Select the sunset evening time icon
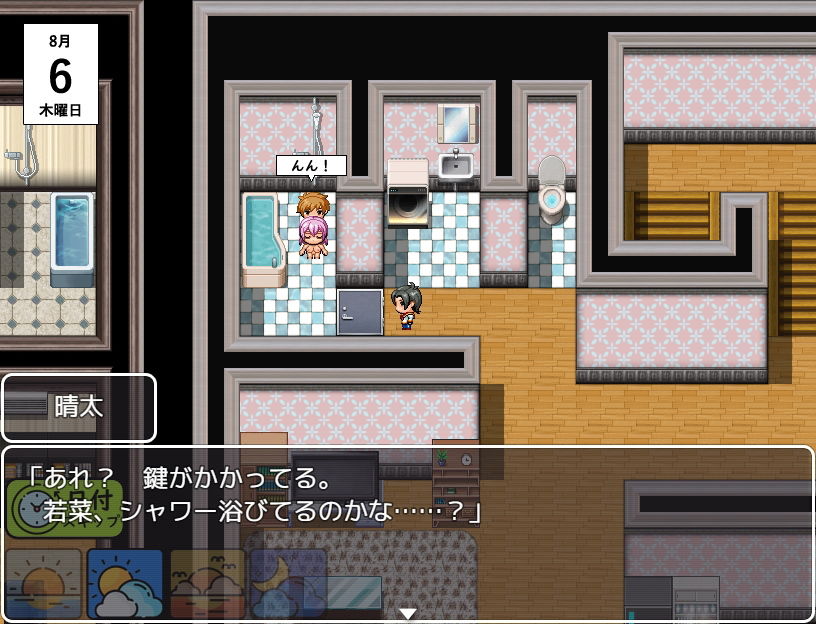This screenshot has width=816, height=624. pos(207,584)
